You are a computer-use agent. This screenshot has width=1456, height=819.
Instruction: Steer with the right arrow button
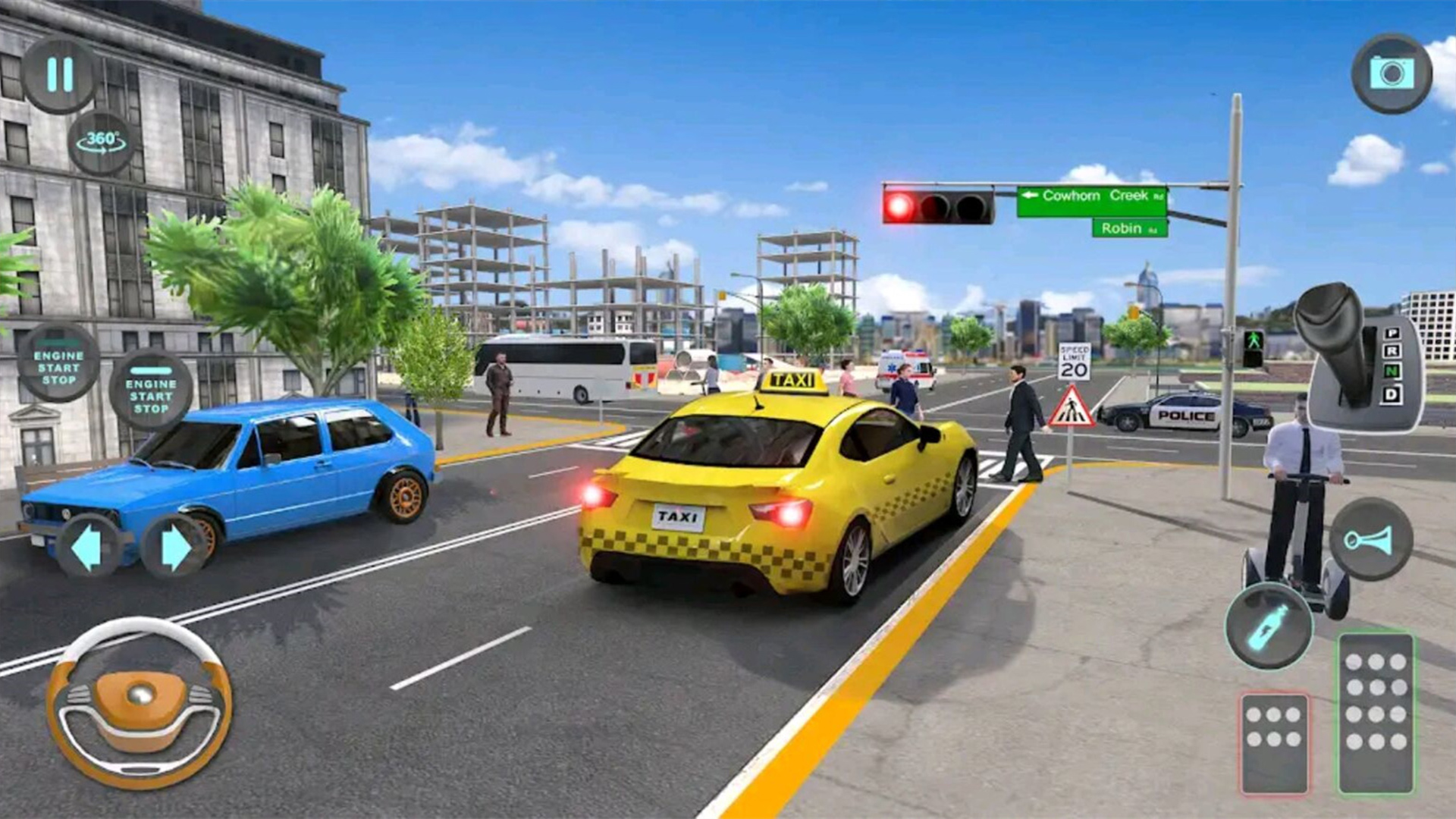click(175, 547)
